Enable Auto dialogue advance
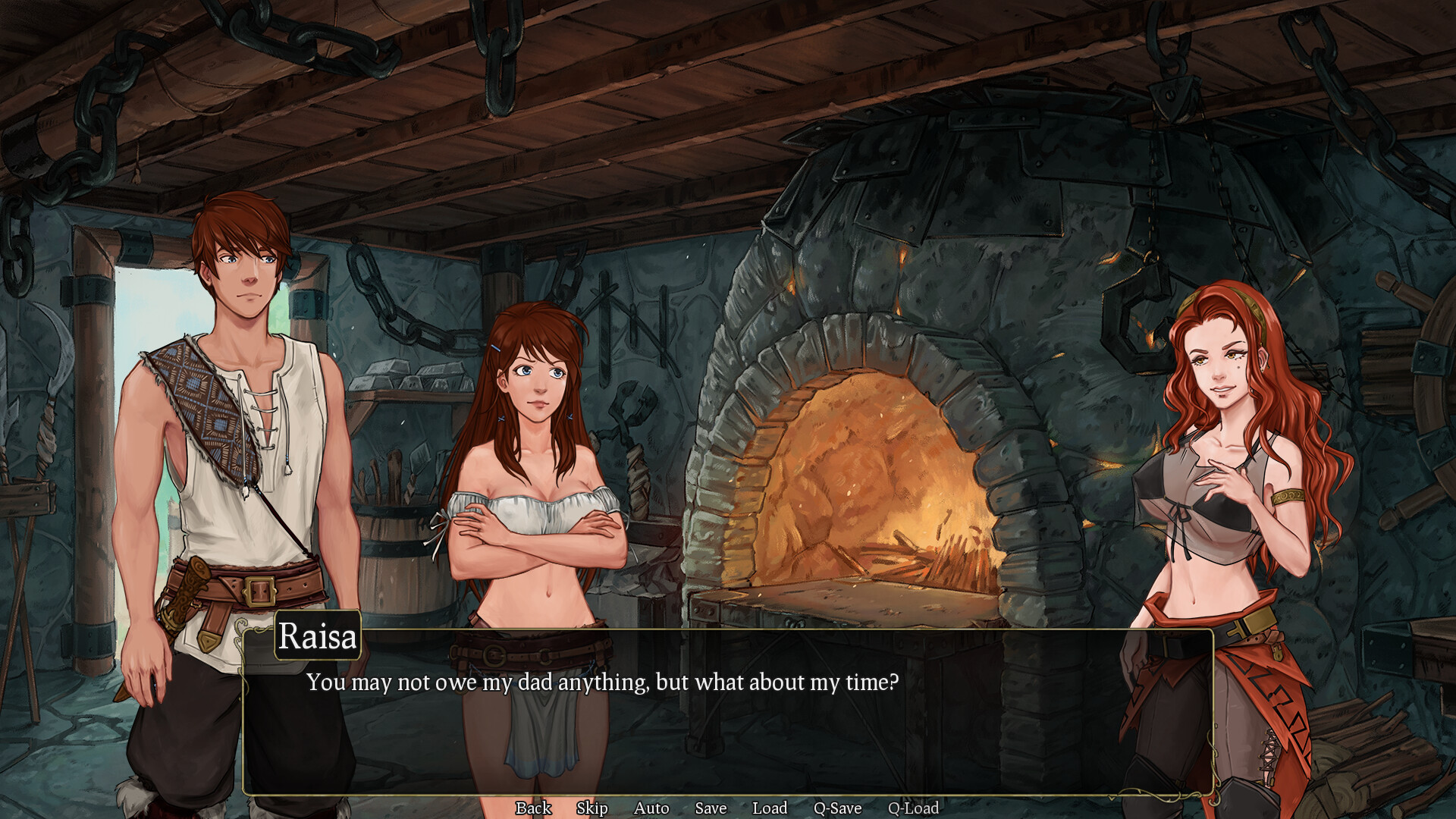1456x819 pixels. click(651, 808)
